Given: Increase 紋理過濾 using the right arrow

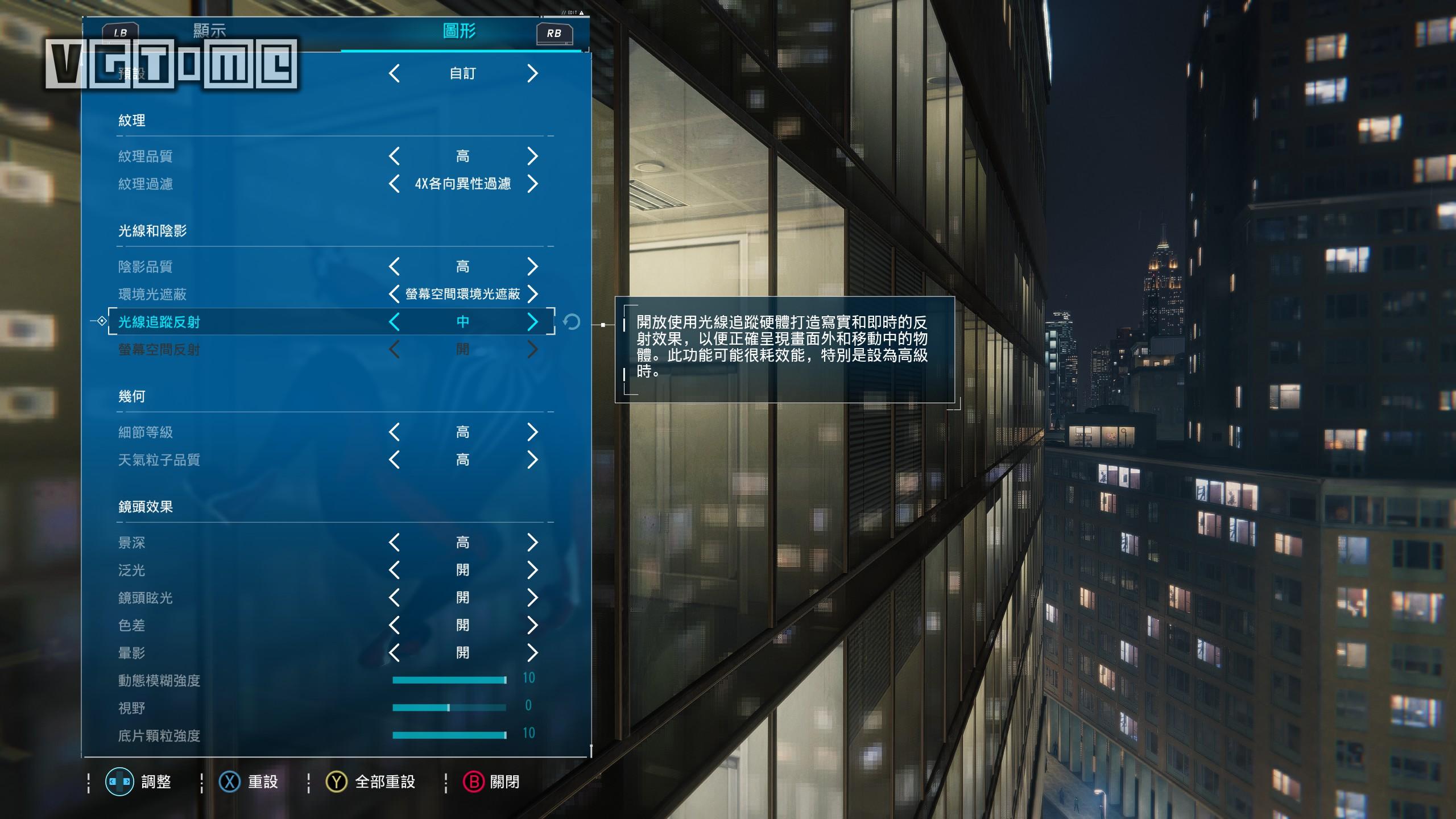Looking at the screenshot, I should point(532,184).
